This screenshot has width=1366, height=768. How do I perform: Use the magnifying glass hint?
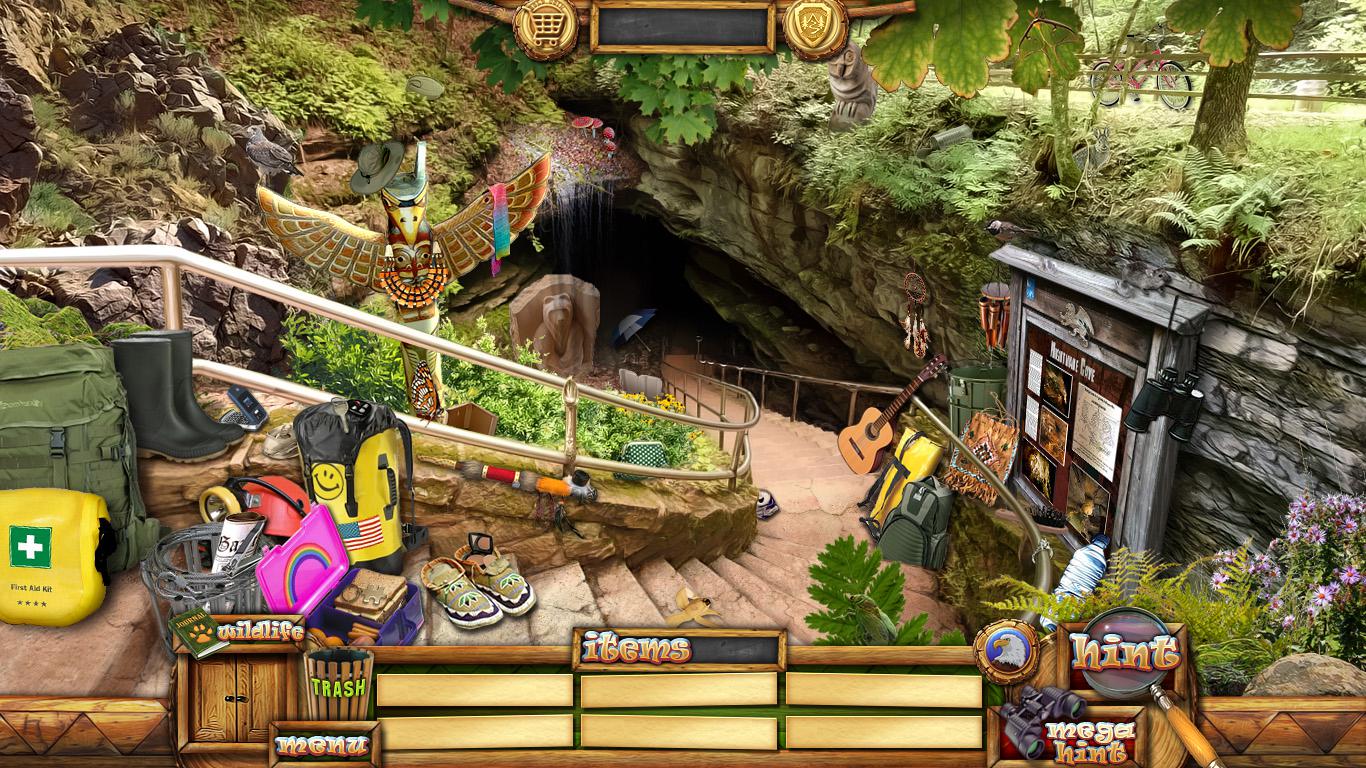point(1125,654)
